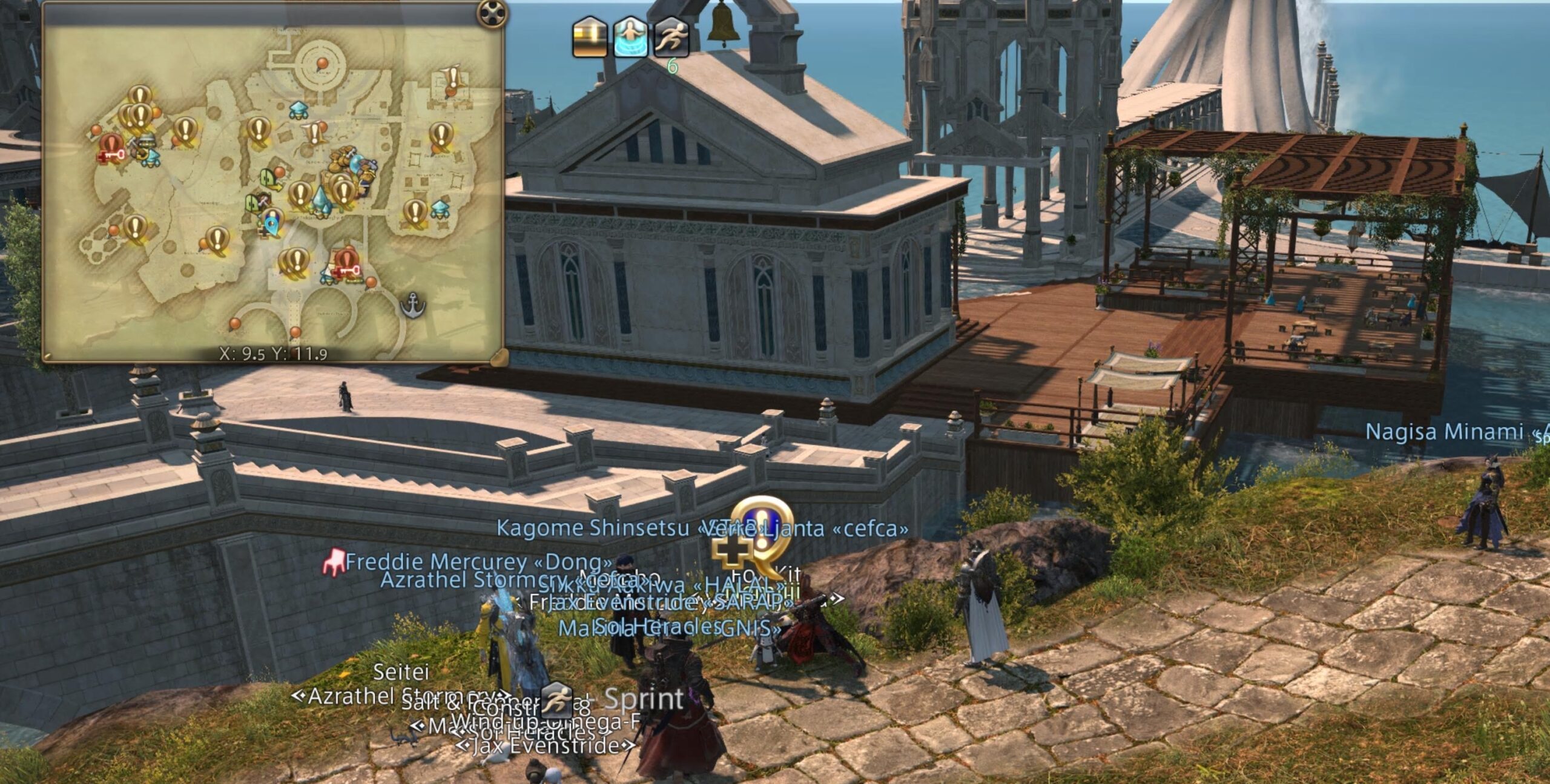1550x784 pixels.
Task: Open map options via the wheel icon
Action: [x=490, y=12]
